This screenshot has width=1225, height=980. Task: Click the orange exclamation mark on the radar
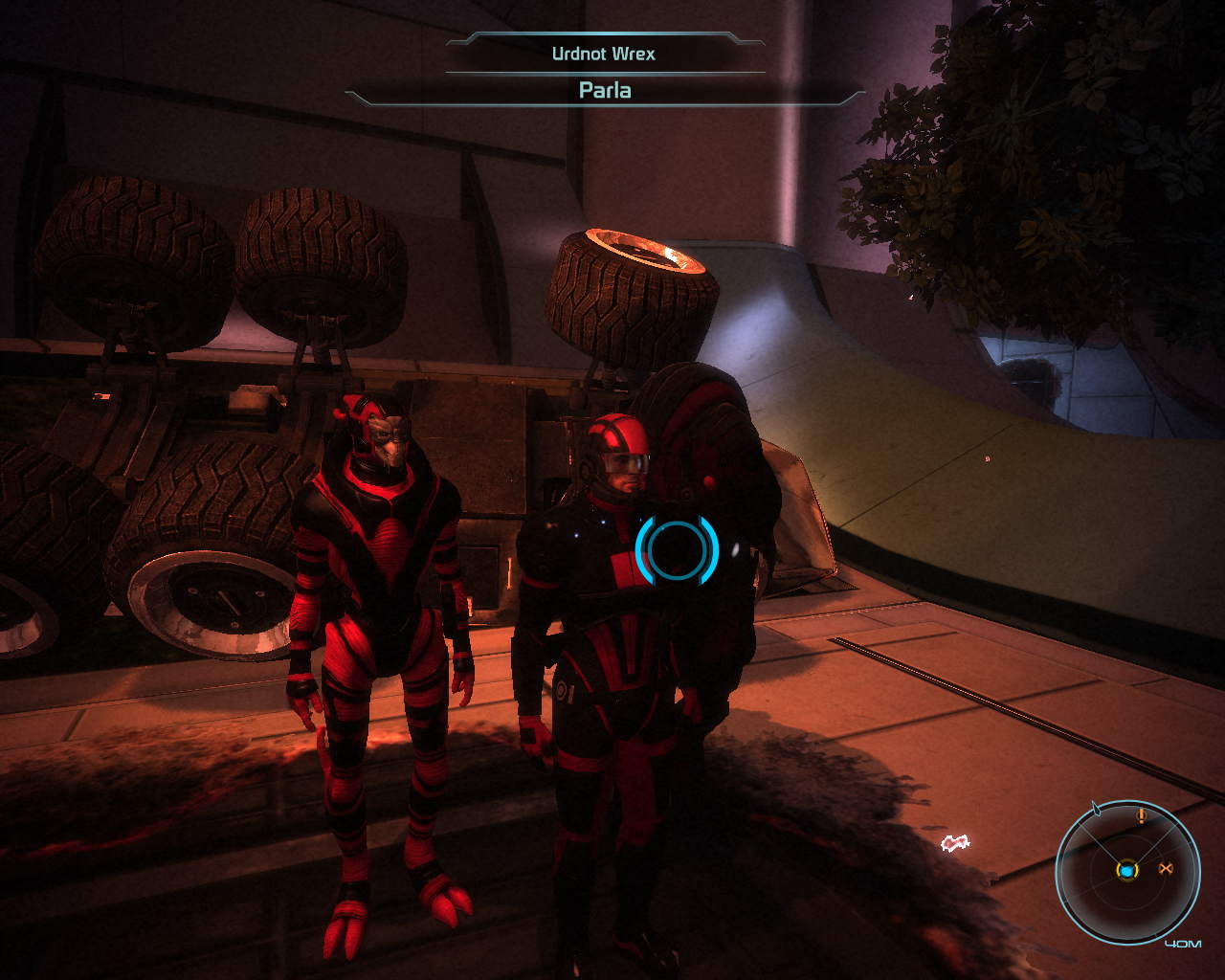point(1141,817)
